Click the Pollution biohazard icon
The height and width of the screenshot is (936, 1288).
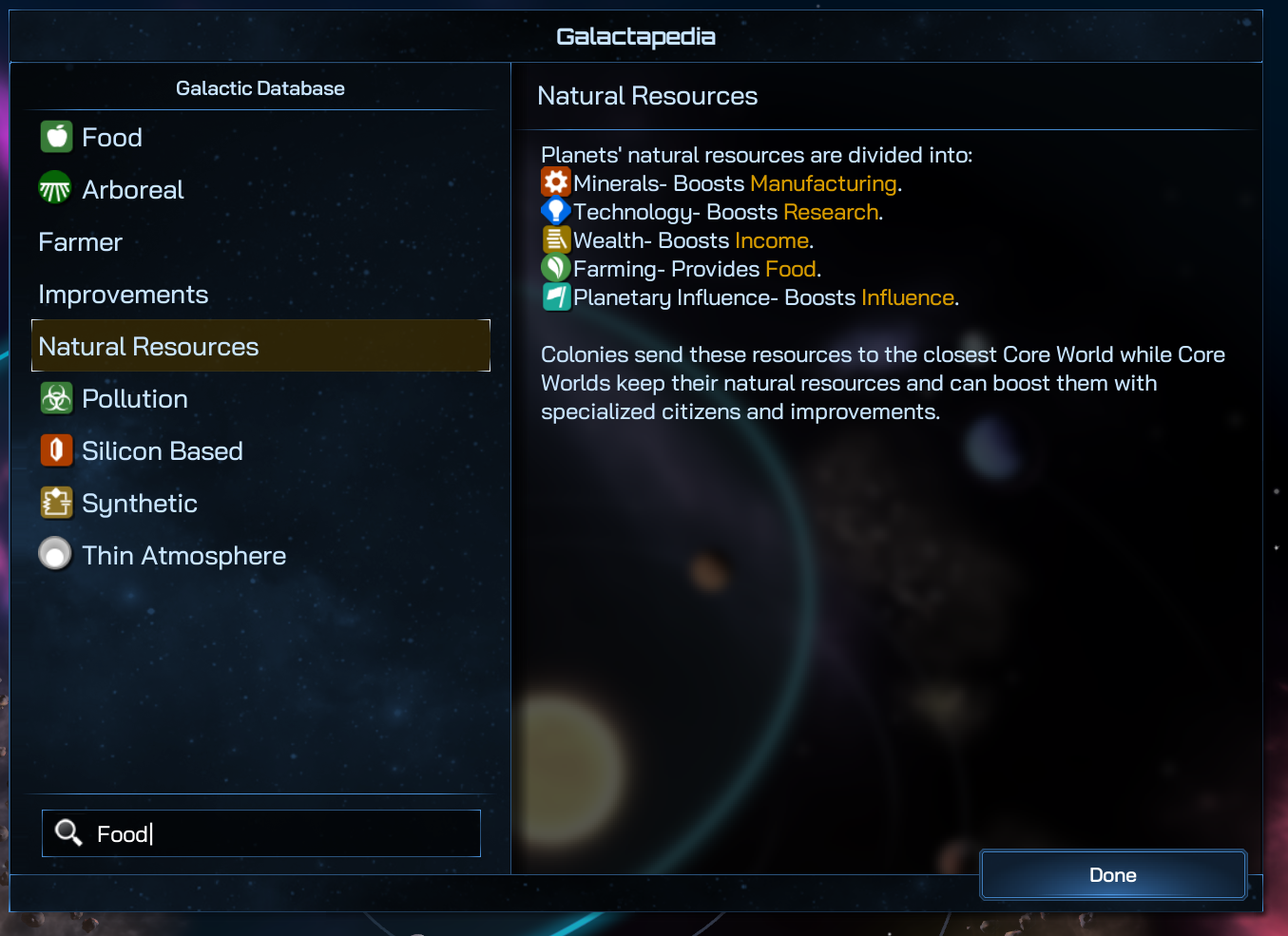[x=56, y=398]
